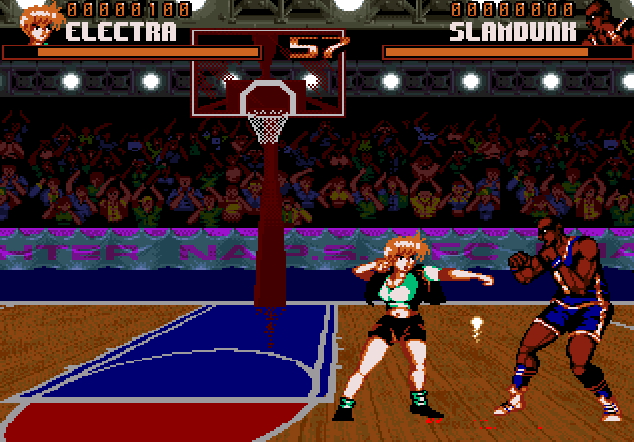Select Slamdunk's character portrait icon

pyautogui.click(x=603, y=23)
